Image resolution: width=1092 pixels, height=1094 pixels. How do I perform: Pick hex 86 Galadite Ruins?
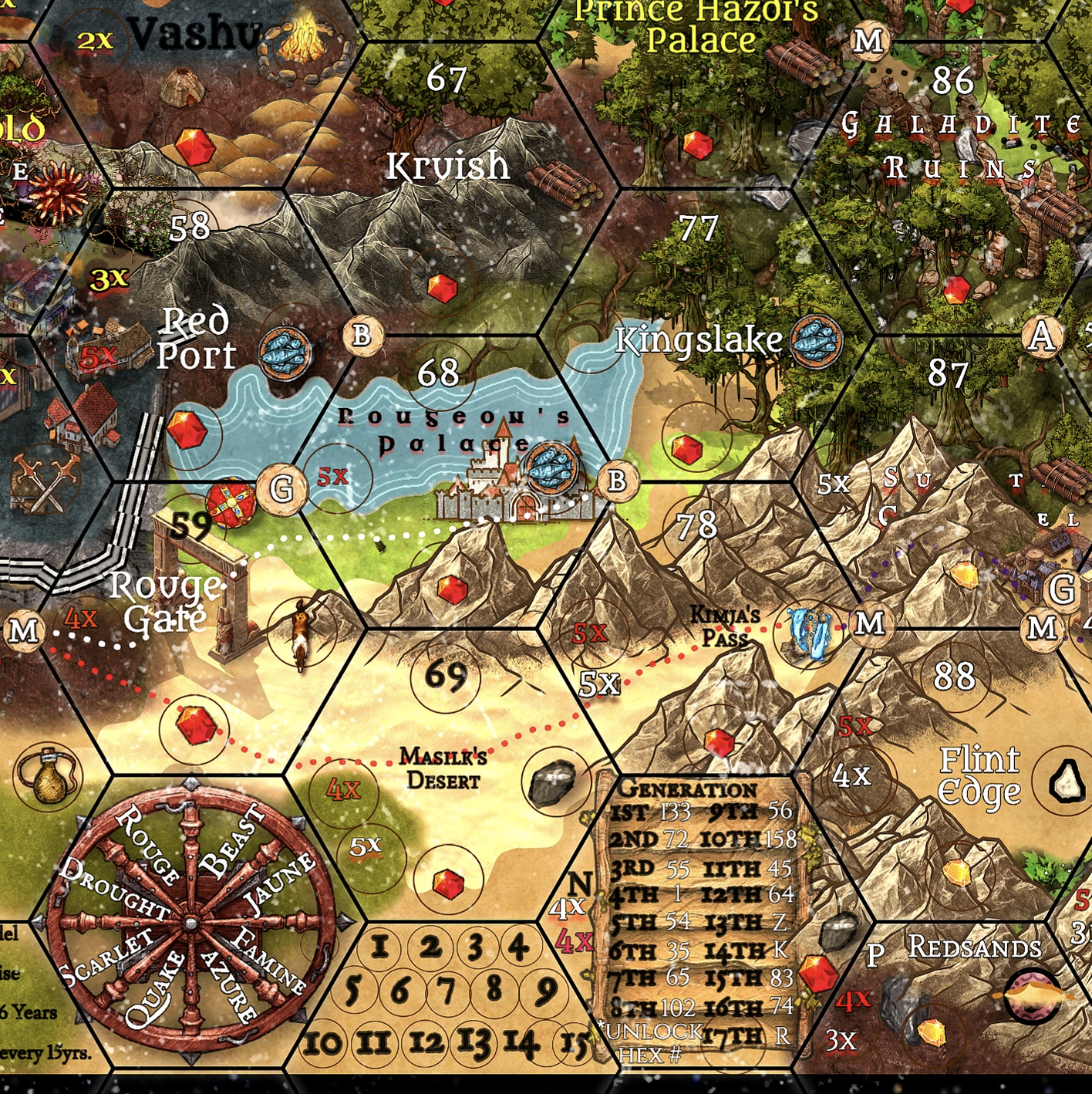(x=952, y=80)
